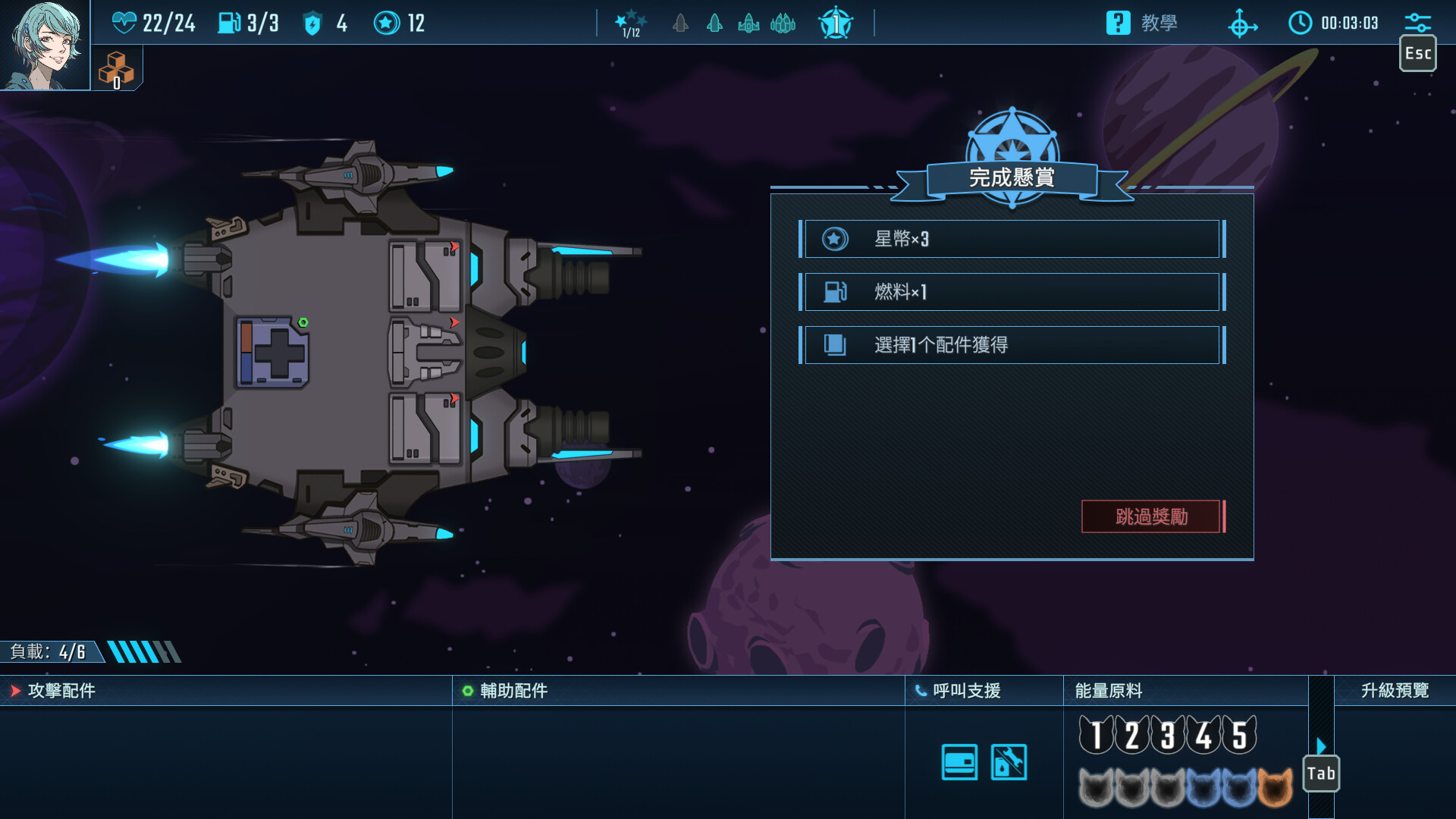The height and width of the screenshot is (819, 1456).
Task: Click the ship navigation crosshair icon
Action: [1241, 24]
